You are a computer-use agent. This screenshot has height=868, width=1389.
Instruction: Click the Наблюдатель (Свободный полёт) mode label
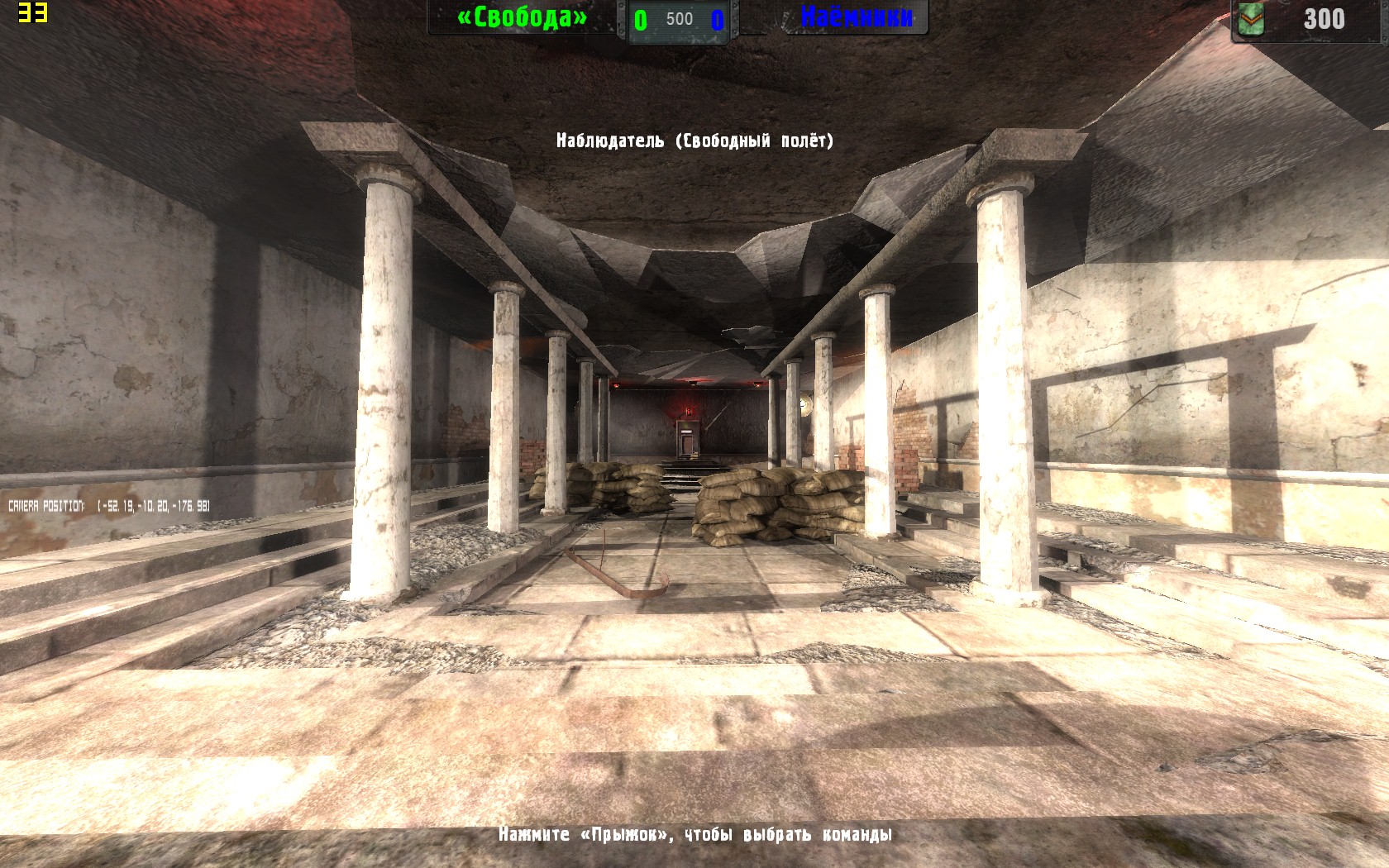(x=694, y=141)
